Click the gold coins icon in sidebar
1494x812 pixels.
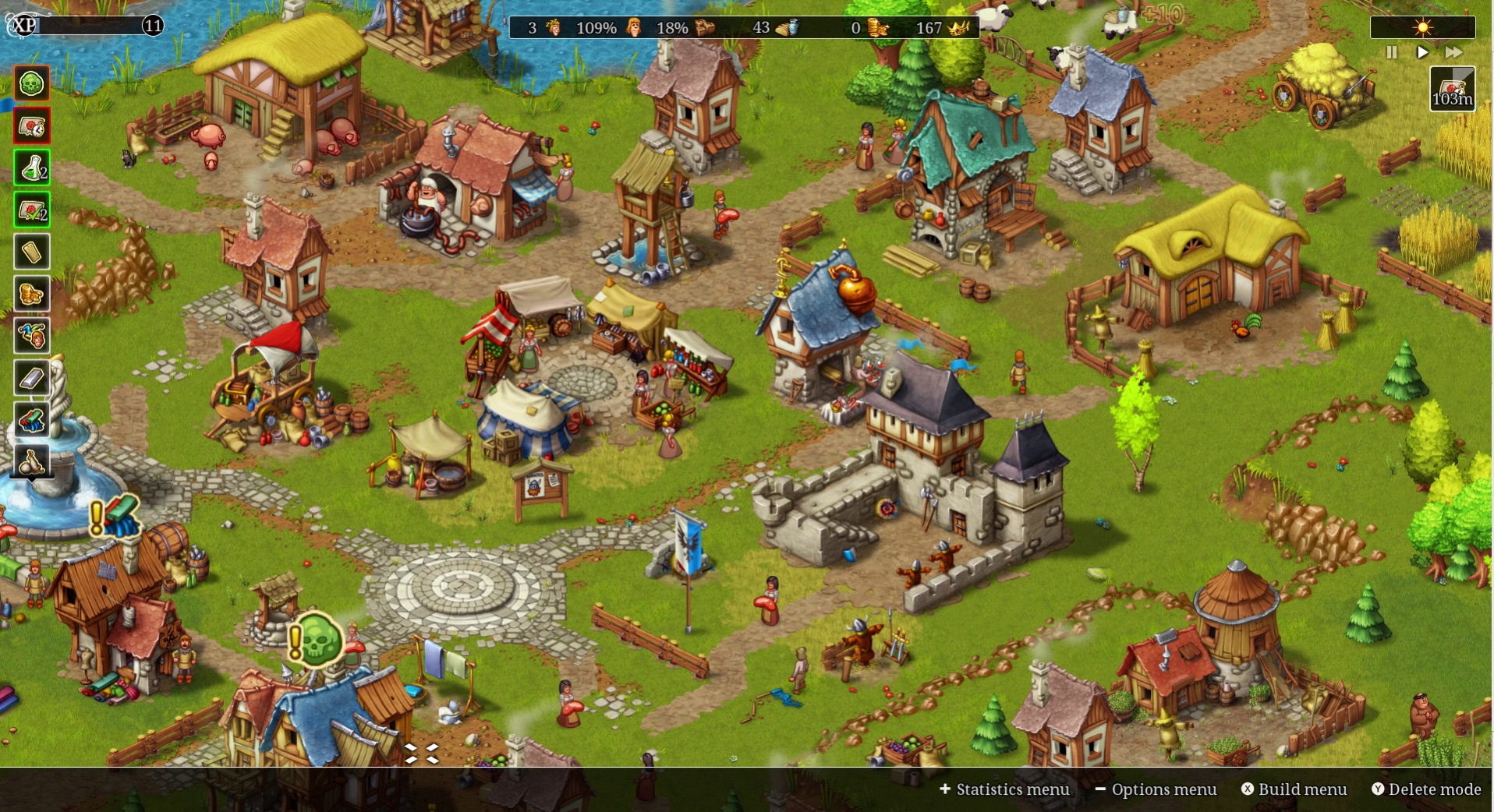coord(31,294)
